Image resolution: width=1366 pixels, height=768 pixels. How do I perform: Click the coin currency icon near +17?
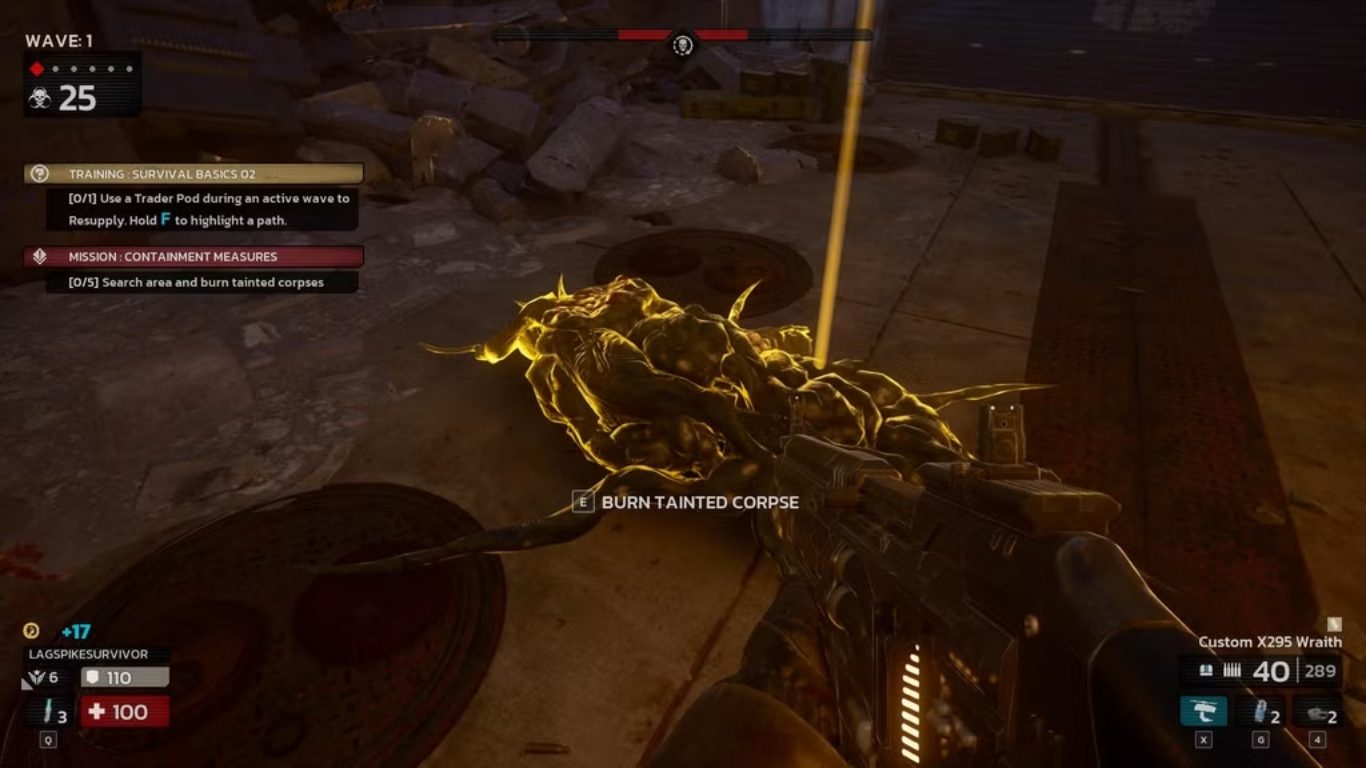(x=30, y=631)
